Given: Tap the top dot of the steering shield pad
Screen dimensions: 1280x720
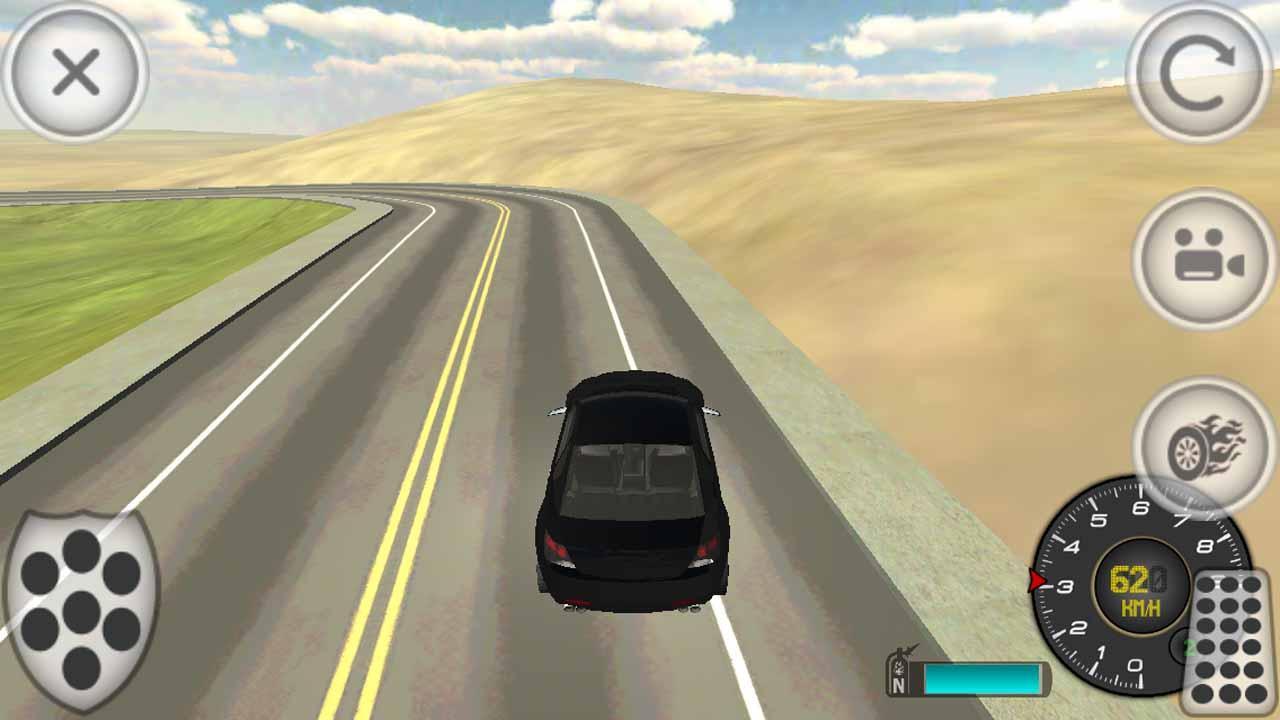Looking at the screenshot, I should tap(81, 550).
